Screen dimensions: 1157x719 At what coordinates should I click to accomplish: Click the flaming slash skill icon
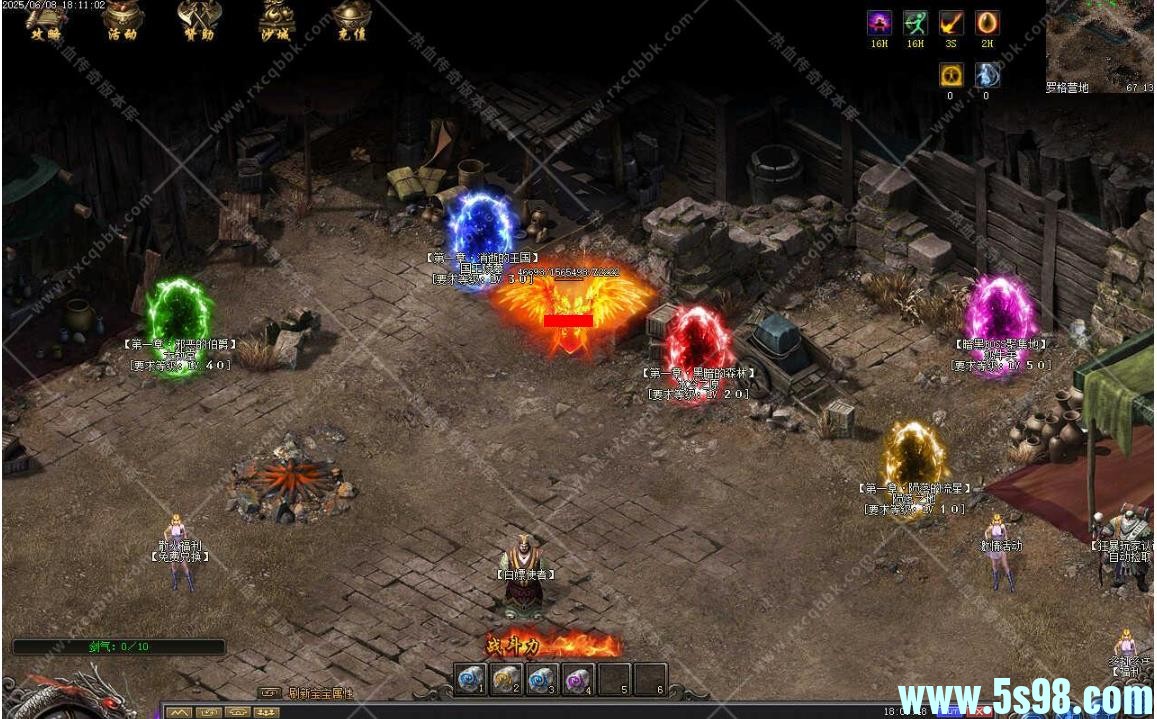click(x=951, y=24)
